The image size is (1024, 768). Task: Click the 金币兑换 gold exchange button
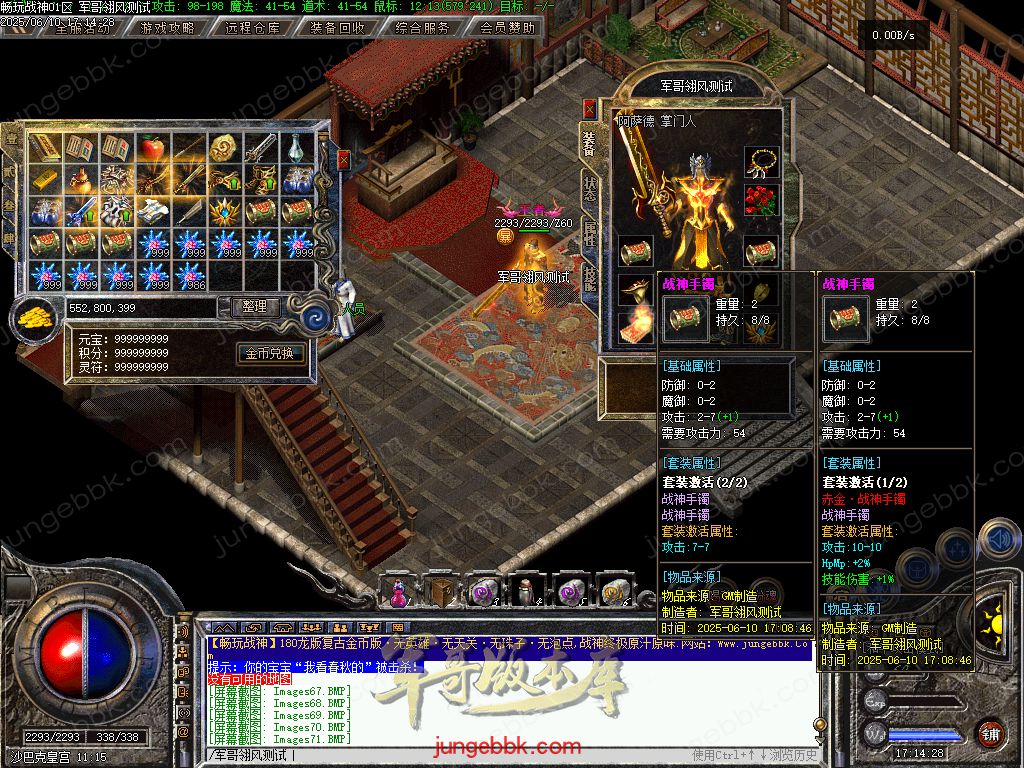coord(269,353)
